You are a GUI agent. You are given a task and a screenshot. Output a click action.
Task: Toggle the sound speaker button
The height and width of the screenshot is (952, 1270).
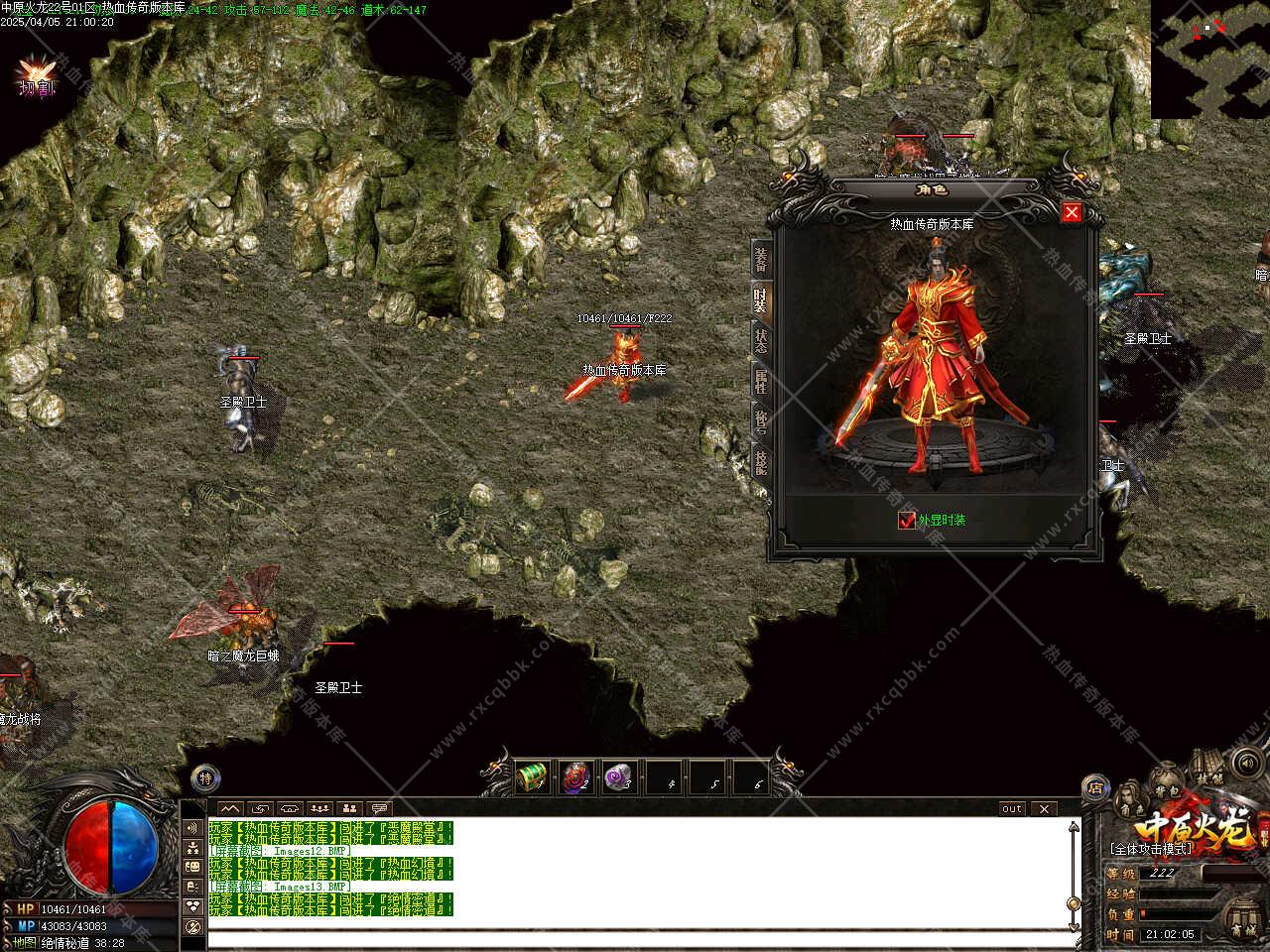click(x=1245, y=763)
